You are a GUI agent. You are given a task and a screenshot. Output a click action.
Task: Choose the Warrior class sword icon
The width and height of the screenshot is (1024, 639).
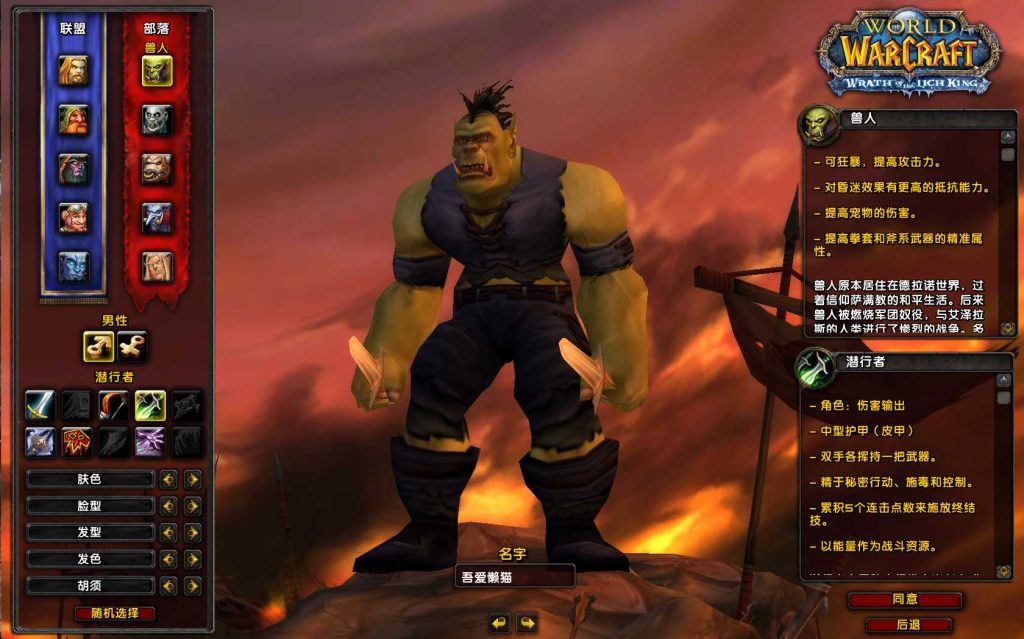(x=40, y=405)
